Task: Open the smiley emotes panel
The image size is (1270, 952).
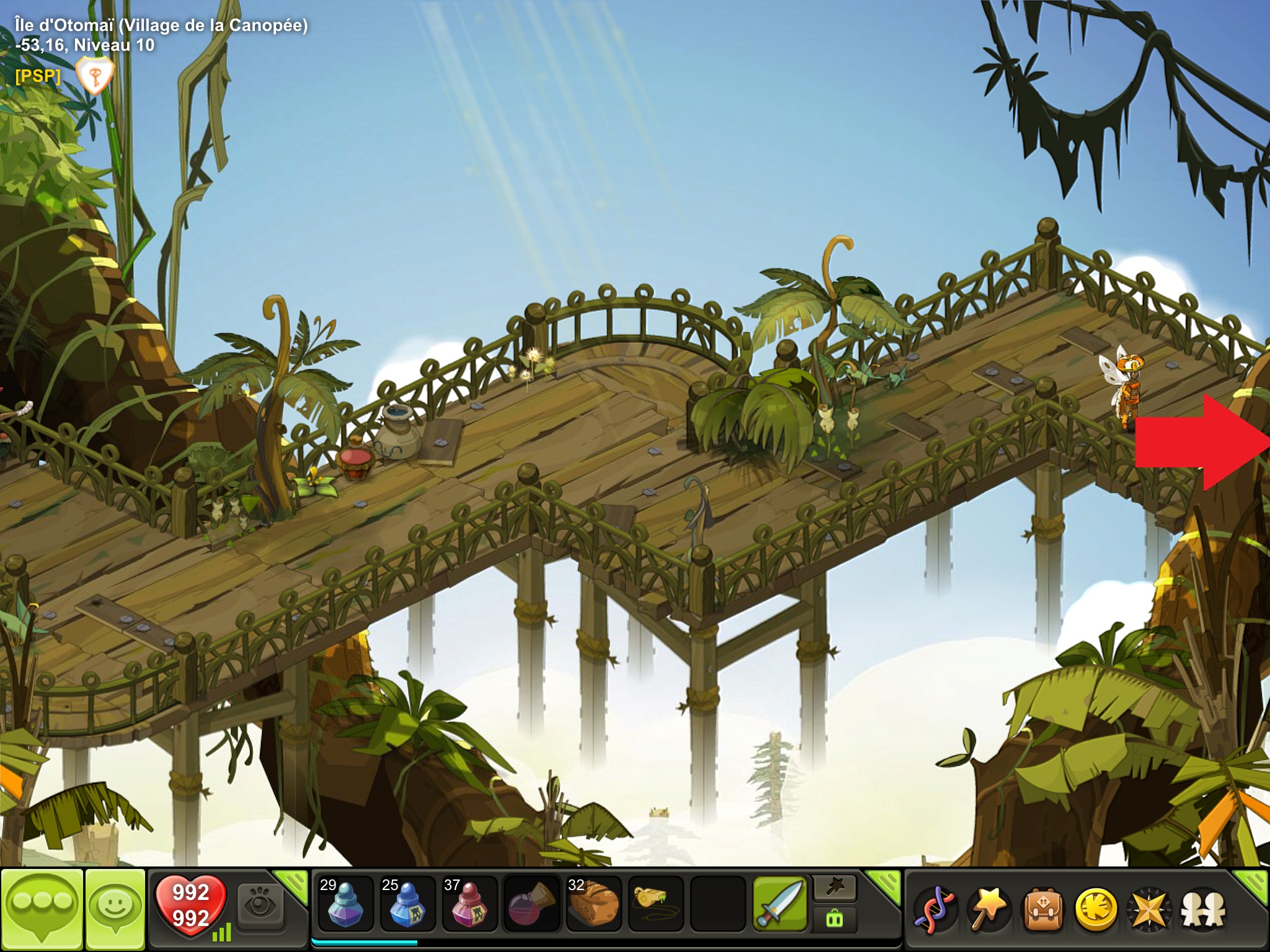Action: 115,907
